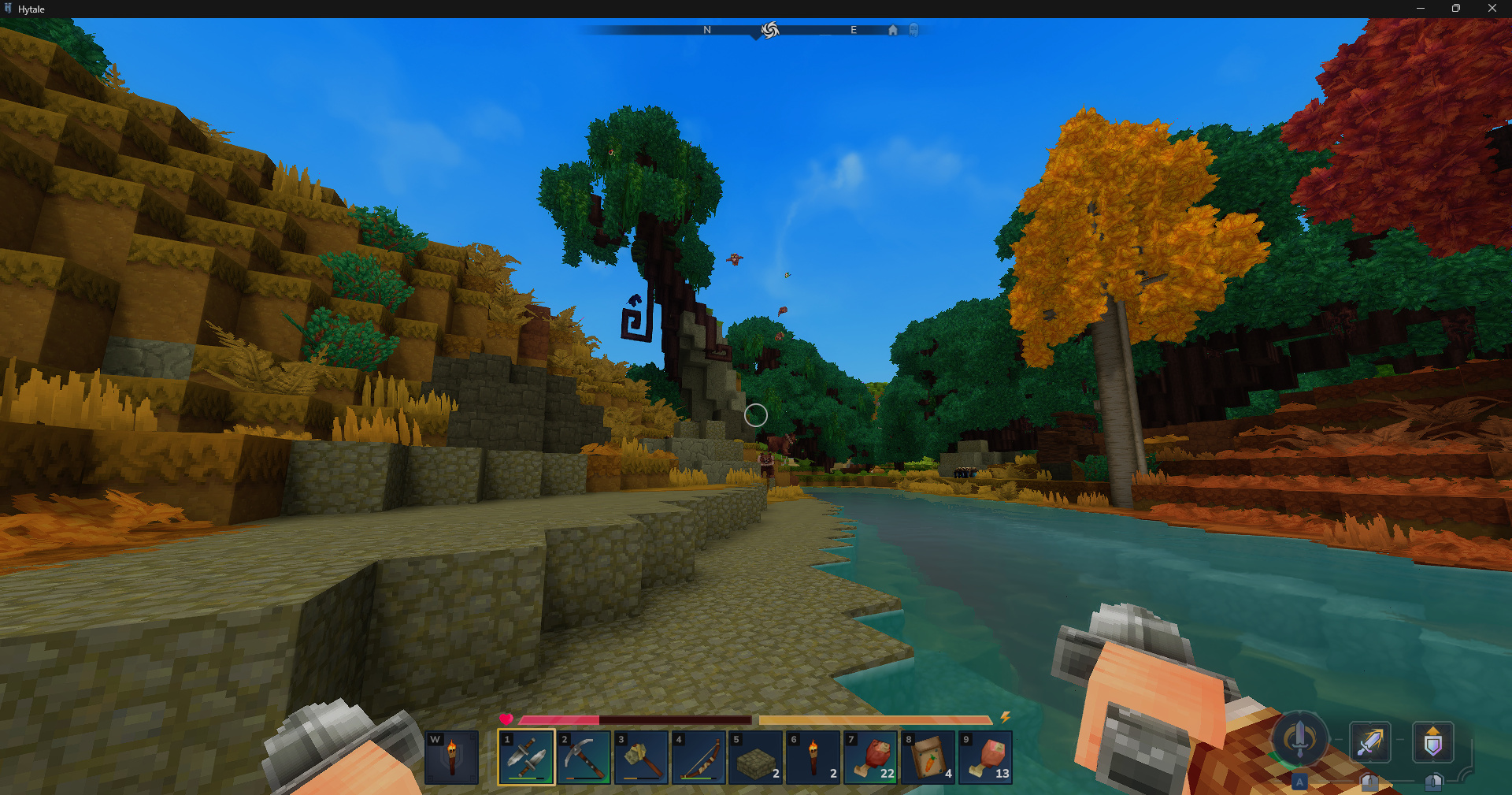Switch to the pickaxe in slot 2
1512x795 pixels.
click(584, 757)
